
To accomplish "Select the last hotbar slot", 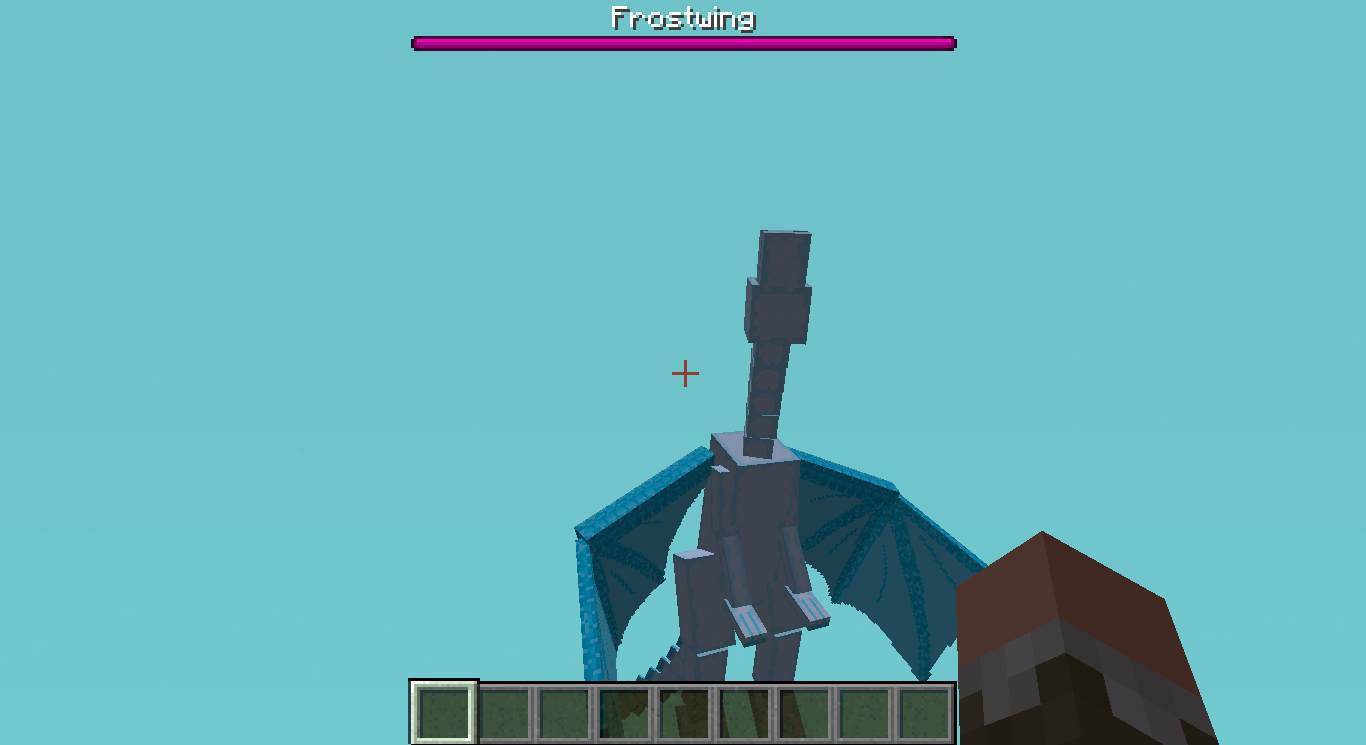I will coord(923,710).
